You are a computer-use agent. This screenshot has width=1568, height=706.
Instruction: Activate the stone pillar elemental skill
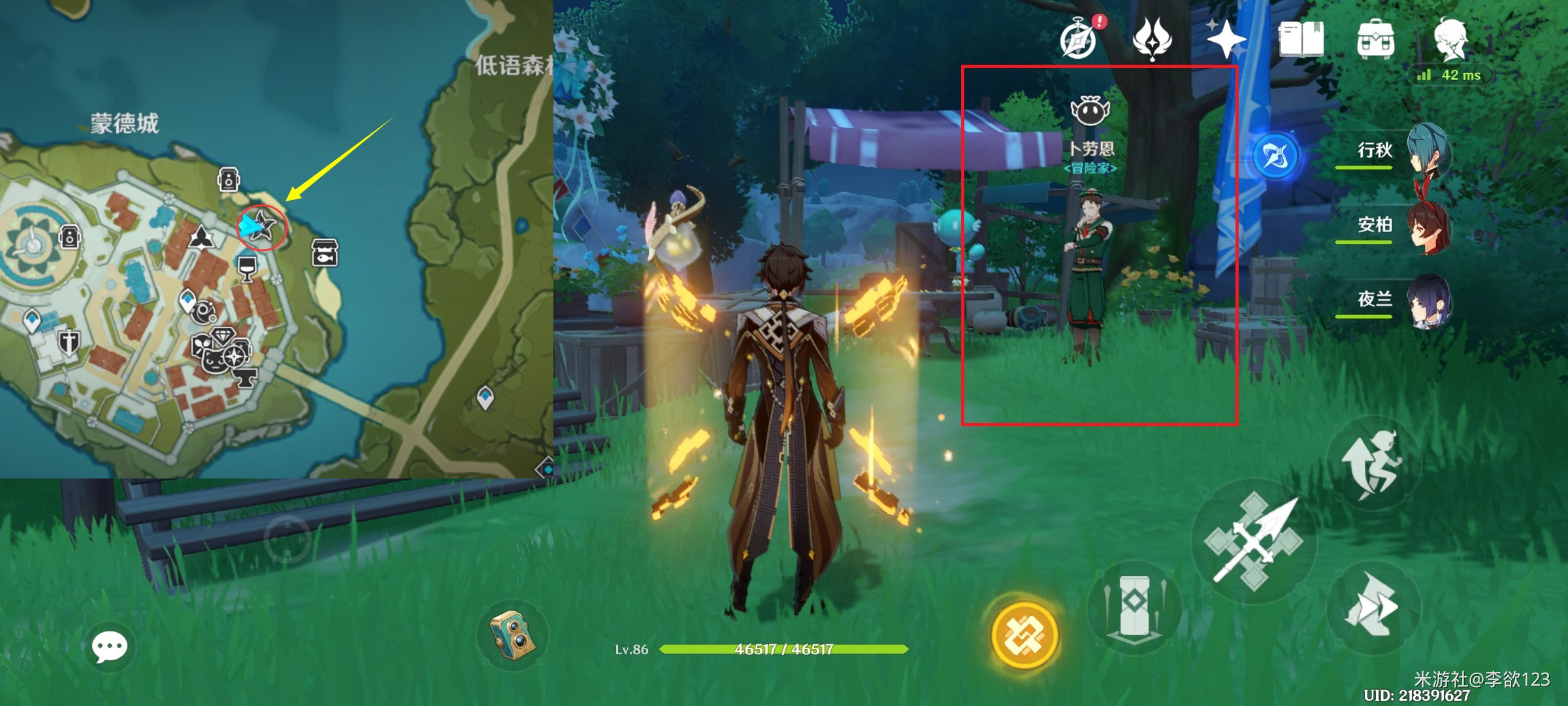pyautogui.click(x=1135, y=608)
